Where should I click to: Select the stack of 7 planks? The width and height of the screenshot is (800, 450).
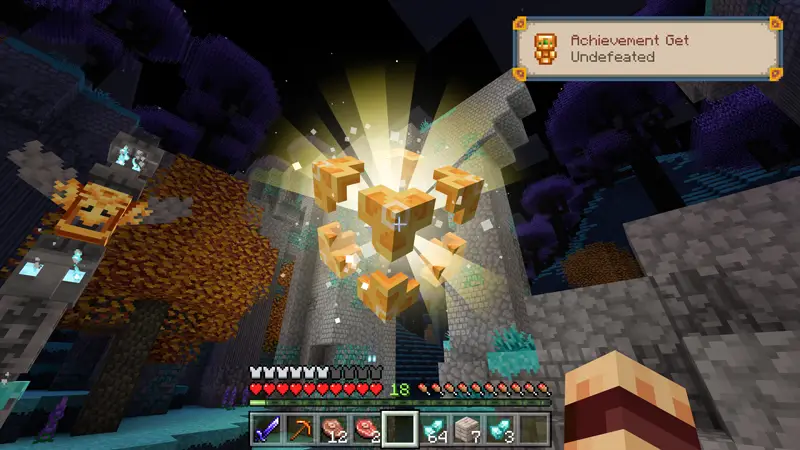tap(468, 428)
